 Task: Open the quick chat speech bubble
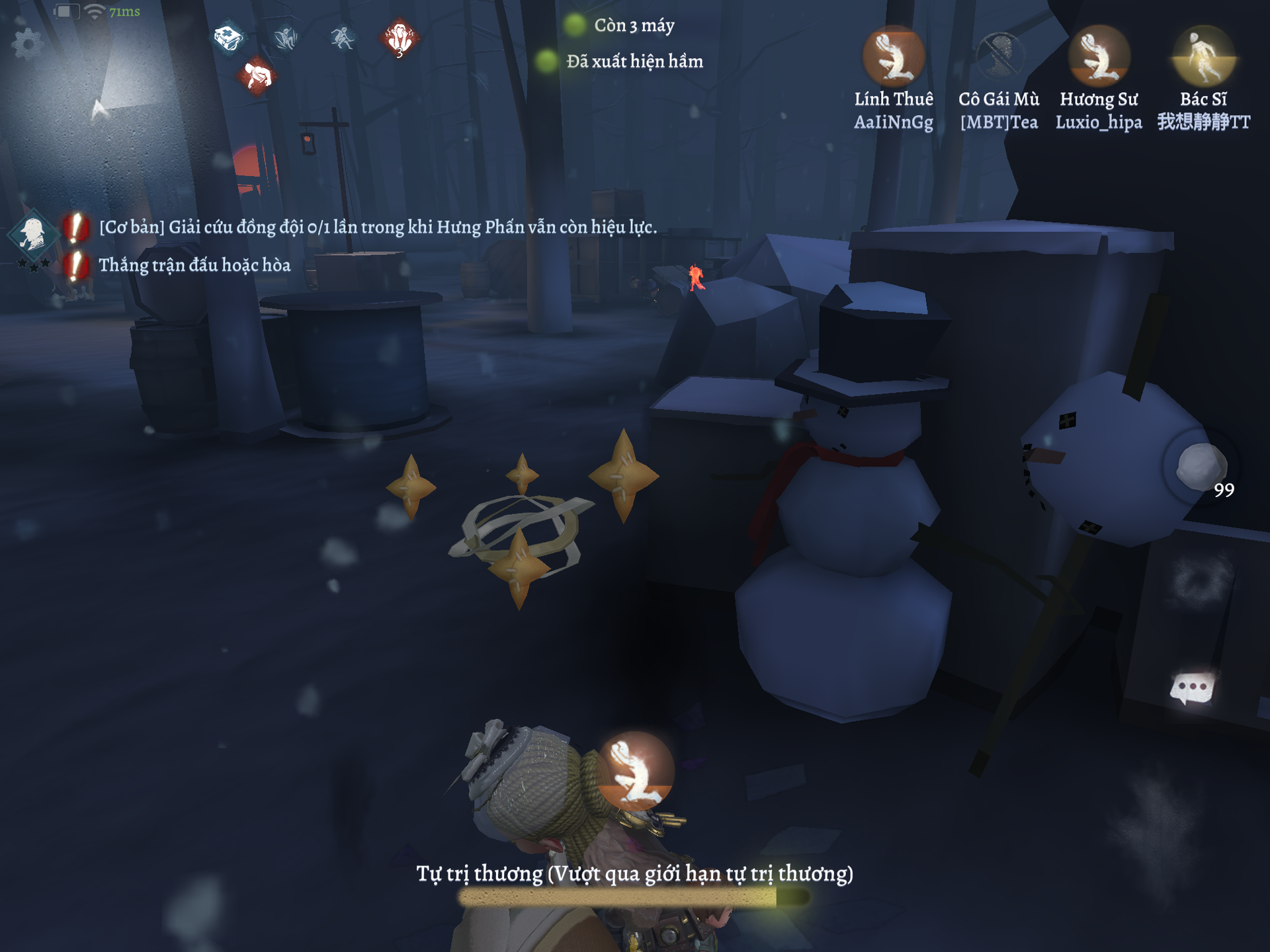tap(1193, 688)
